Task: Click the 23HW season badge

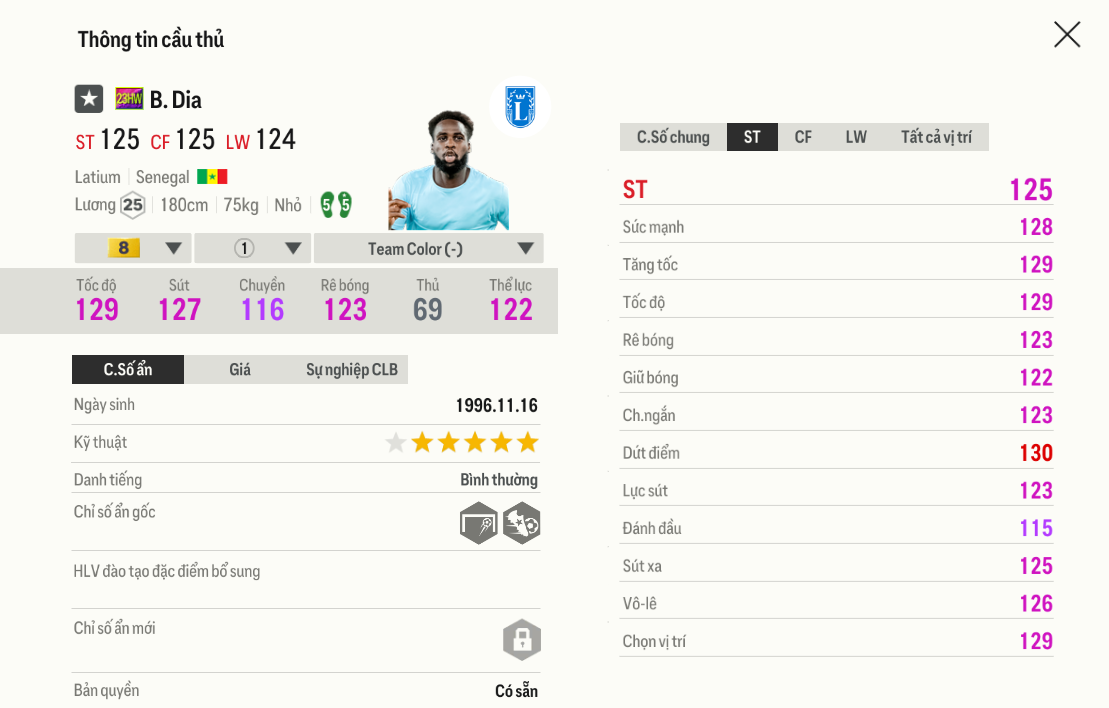Action: point(129,99)
